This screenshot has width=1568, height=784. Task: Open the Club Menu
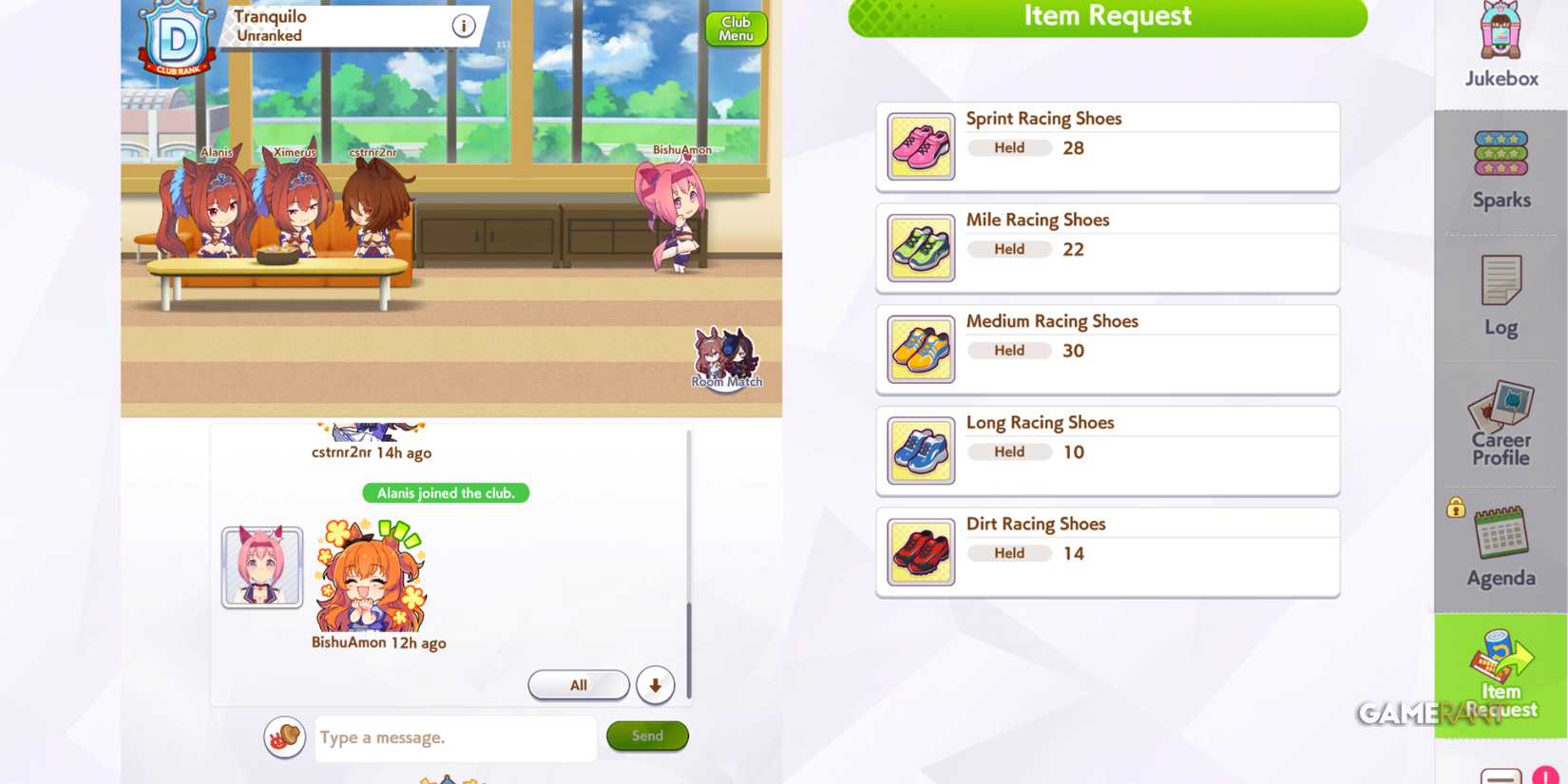[x=735, y=29]
